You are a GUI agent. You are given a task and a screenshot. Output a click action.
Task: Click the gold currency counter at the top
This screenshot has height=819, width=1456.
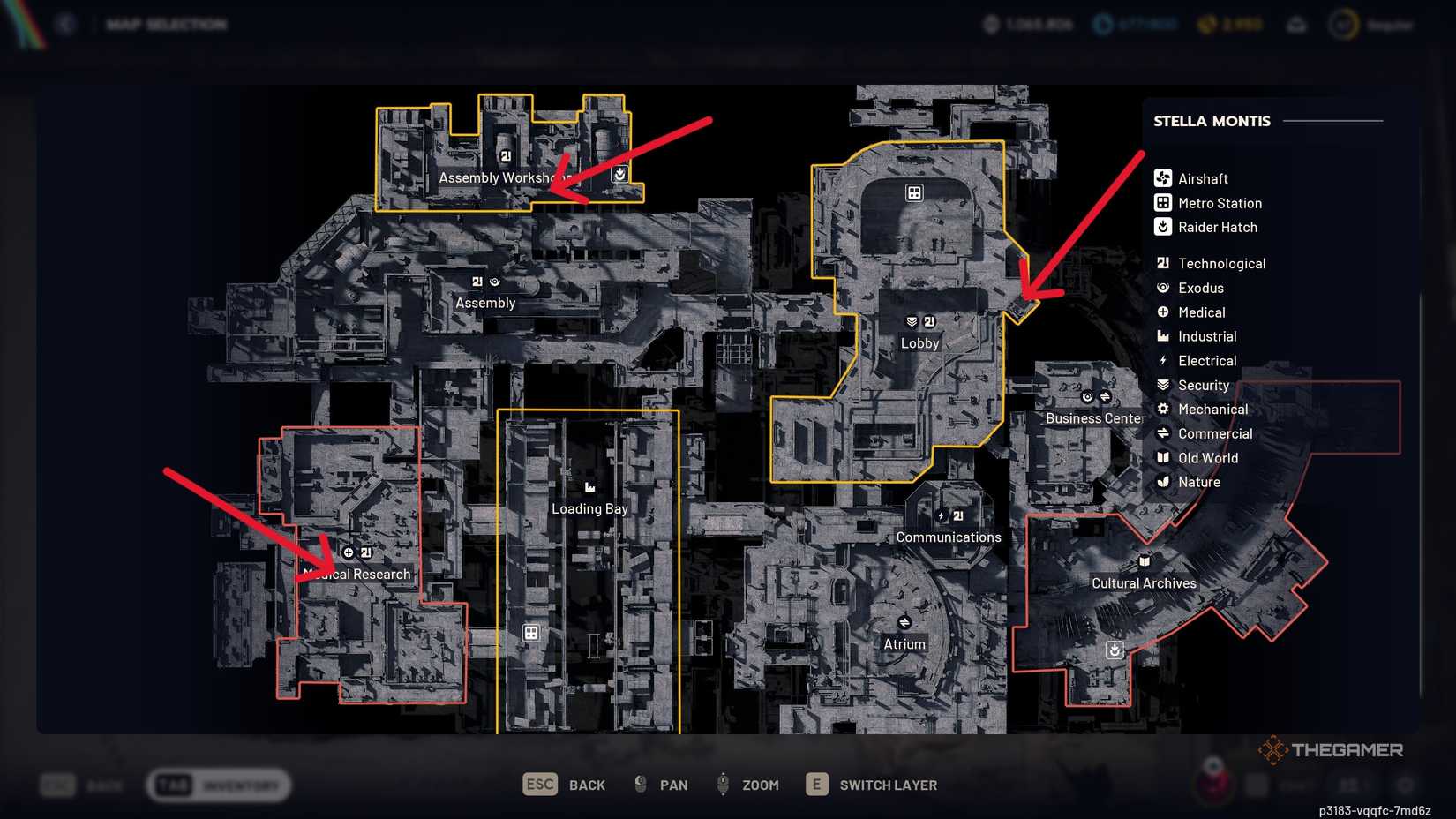coord(1230,25)
